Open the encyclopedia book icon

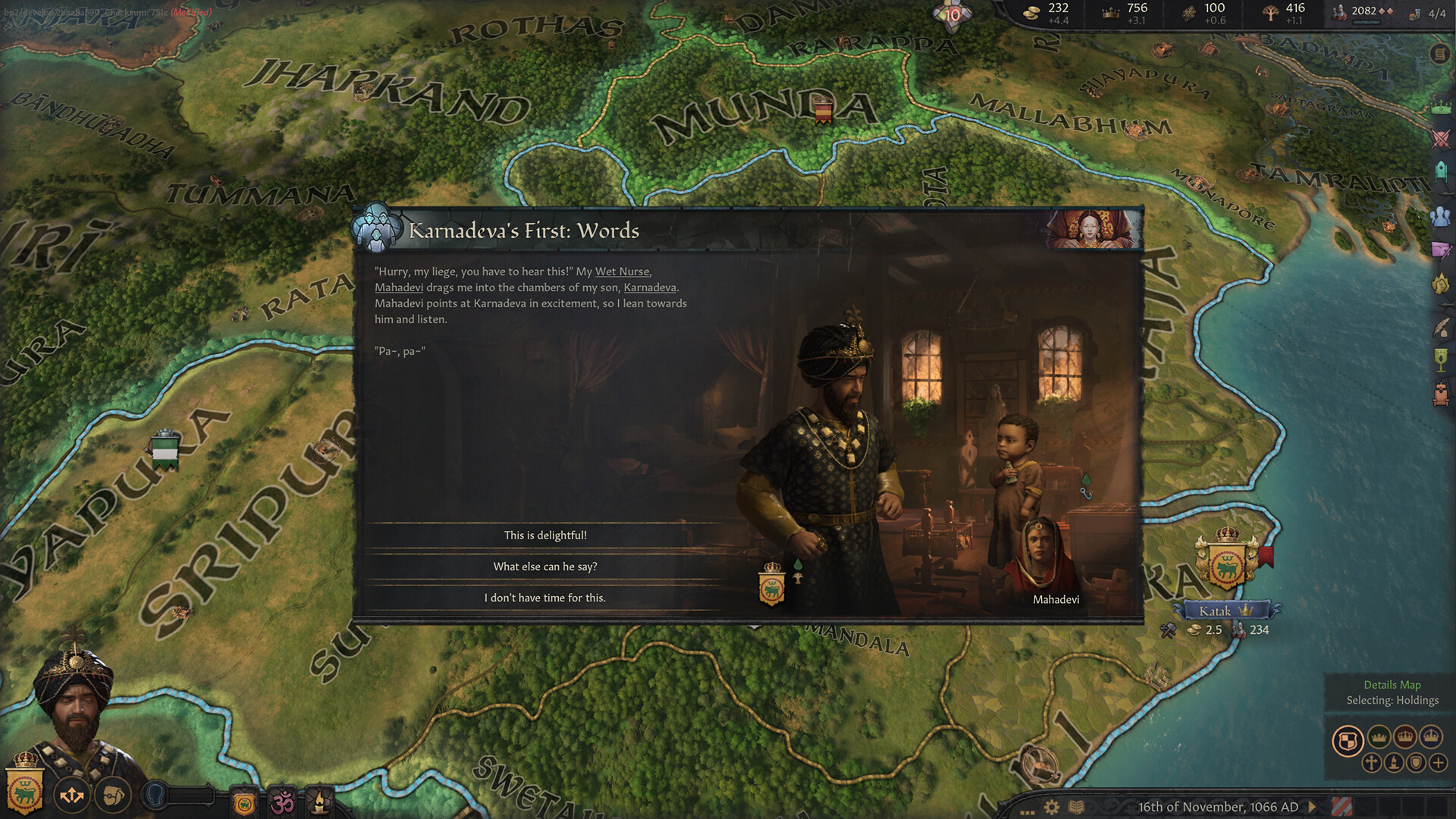pyautogui.click(x=1077, y=808)
